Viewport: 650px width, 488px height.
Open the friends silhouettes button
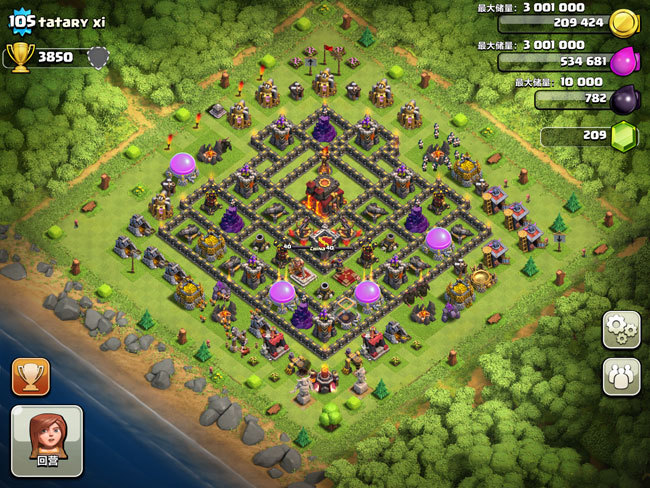click(x=621, y=376)
